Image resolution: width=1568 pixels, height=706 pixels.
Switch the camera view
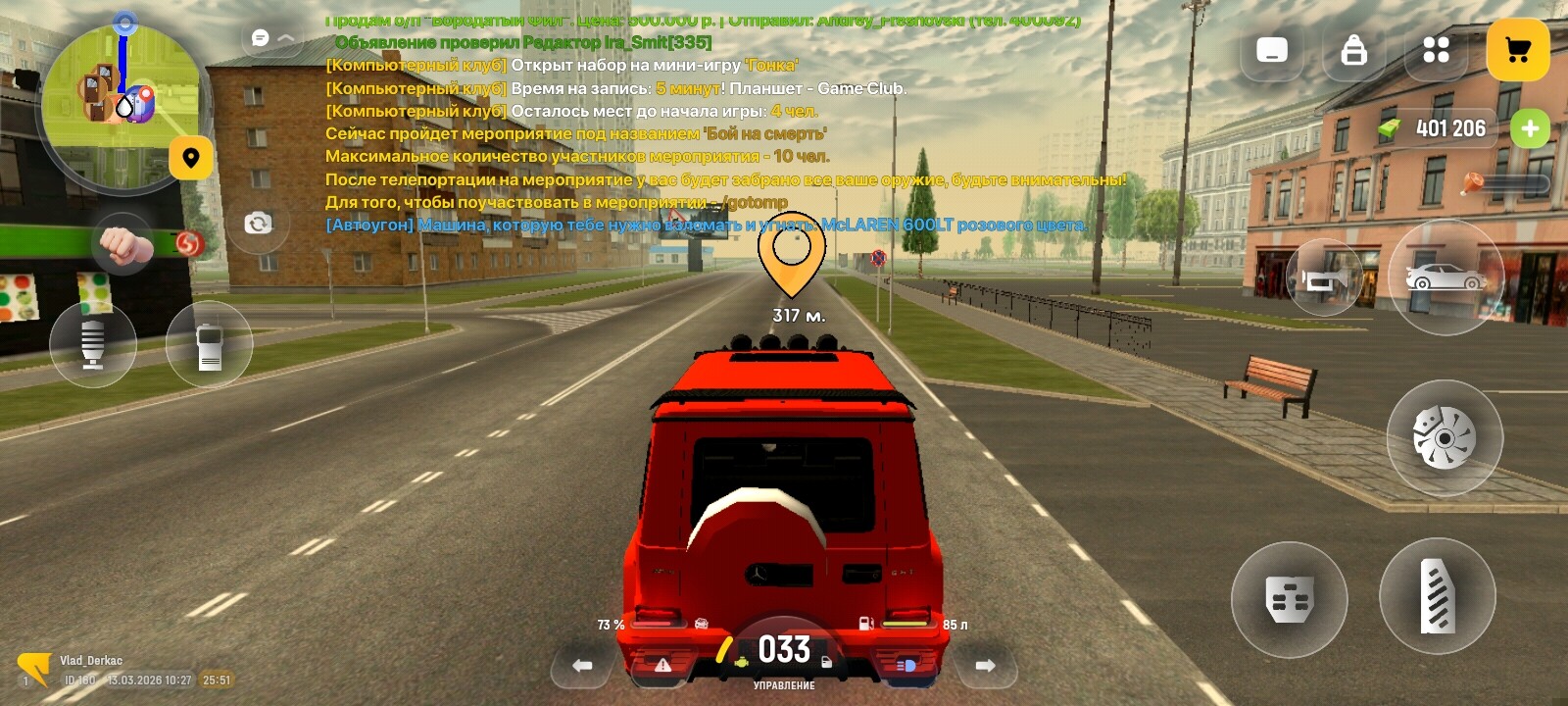[258, 224]
